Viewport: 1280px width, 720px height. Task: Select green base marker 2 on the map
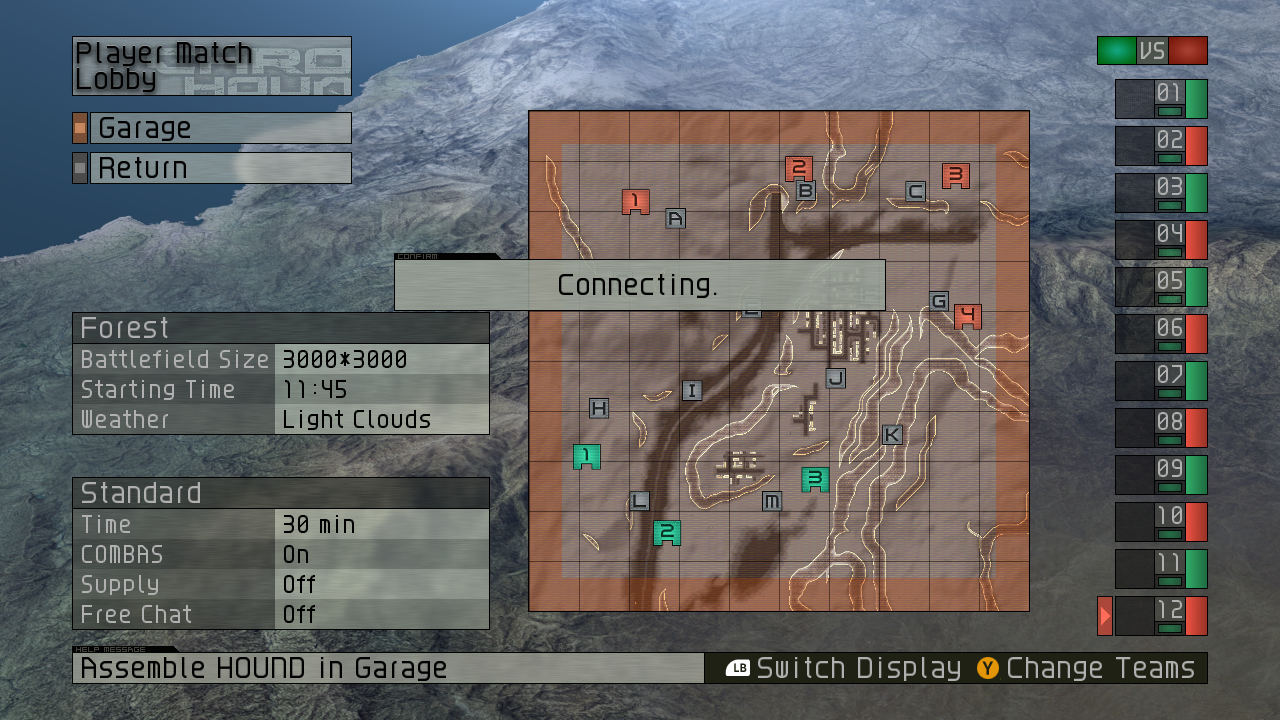pyautogui.click(x=666, y=533)
